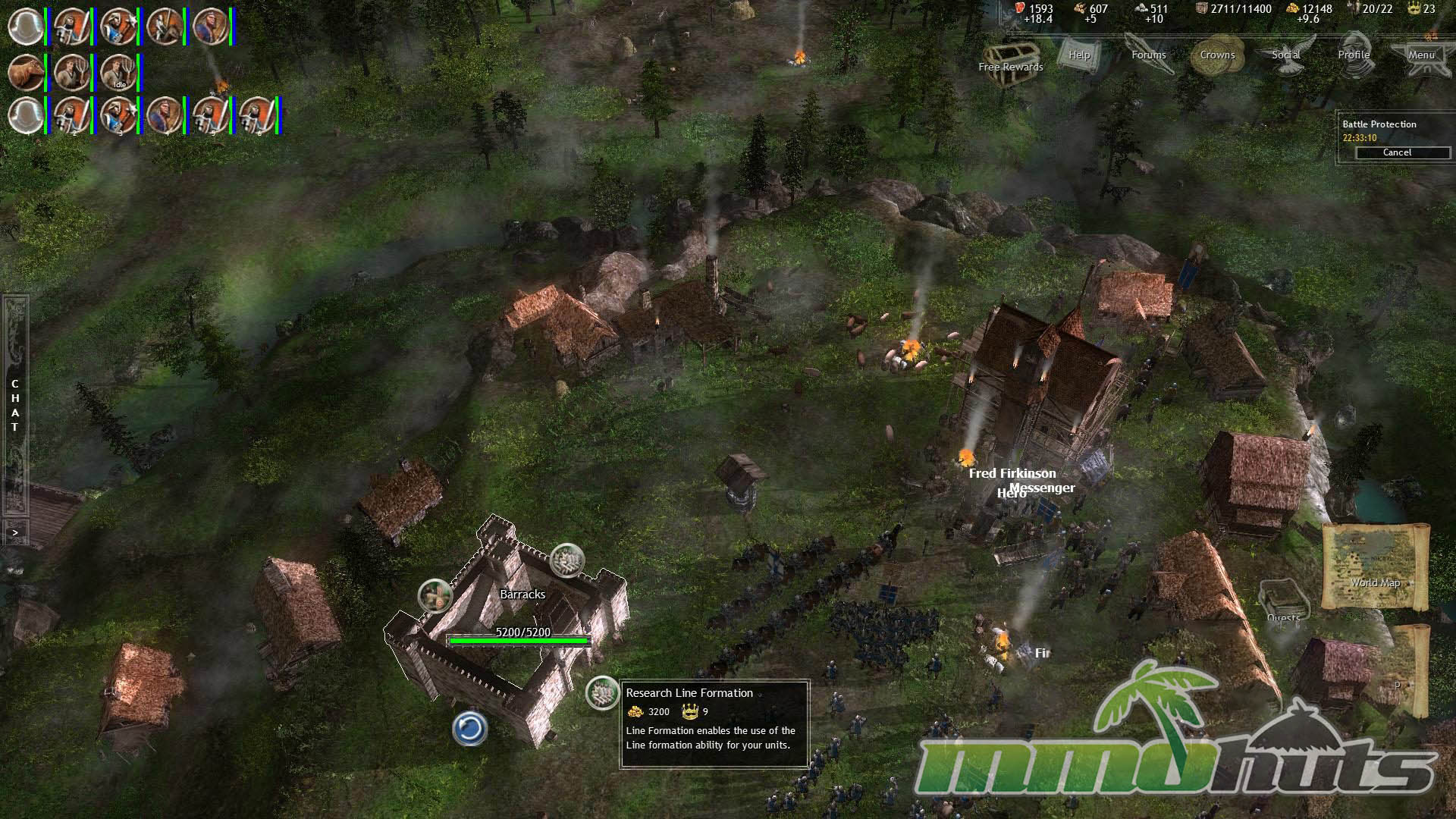Select the mounted knight unit portrait
This screenshot has height=819, width=1456.
point(164,27)
